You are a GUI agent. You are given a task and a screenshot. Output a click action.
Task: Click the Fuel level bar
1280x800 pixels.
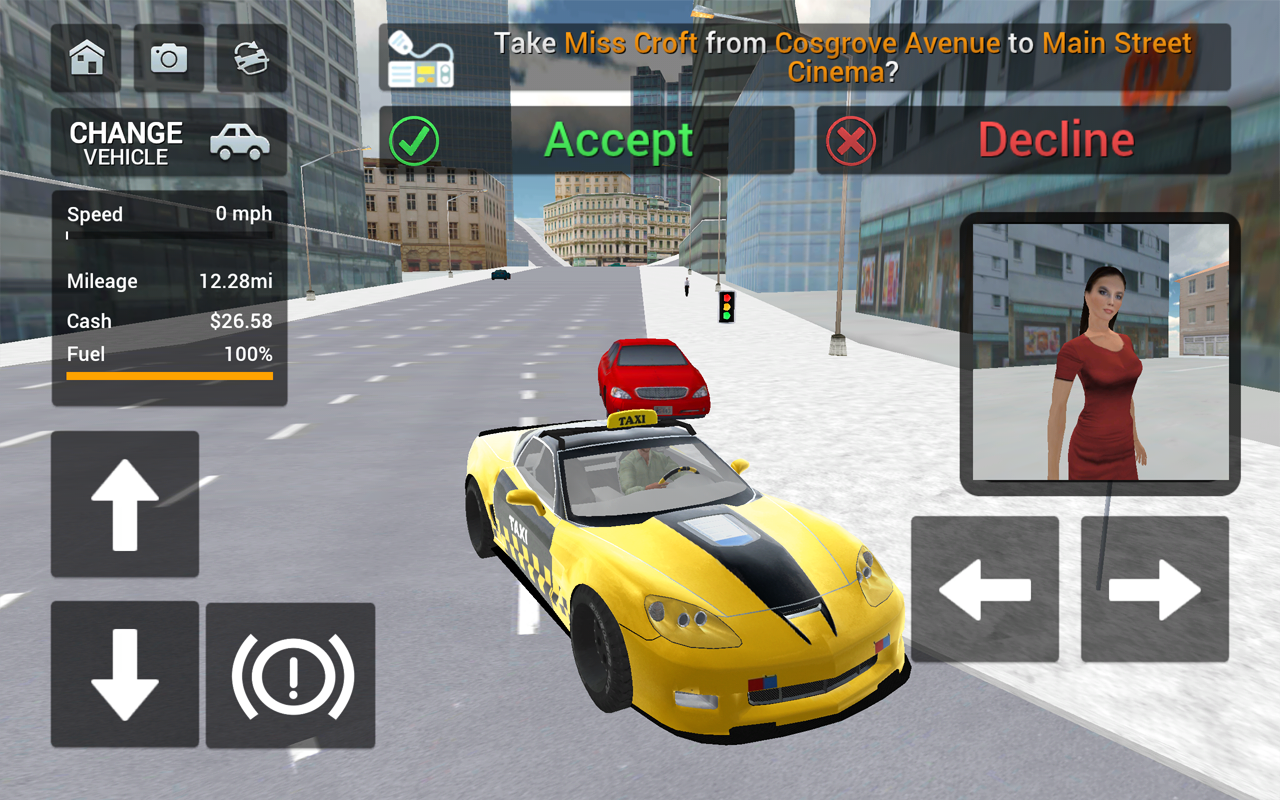[x=168, y=376]
